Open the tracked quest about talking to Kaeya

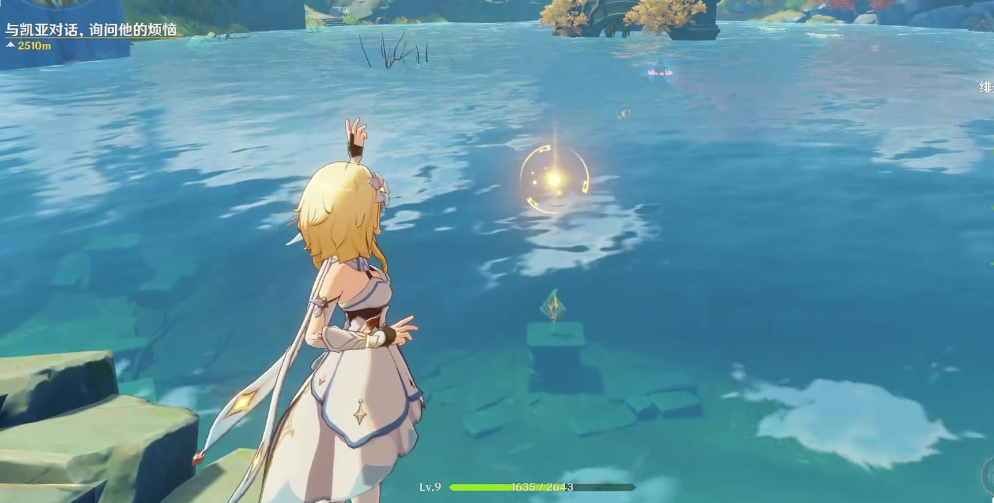[90, 30]
